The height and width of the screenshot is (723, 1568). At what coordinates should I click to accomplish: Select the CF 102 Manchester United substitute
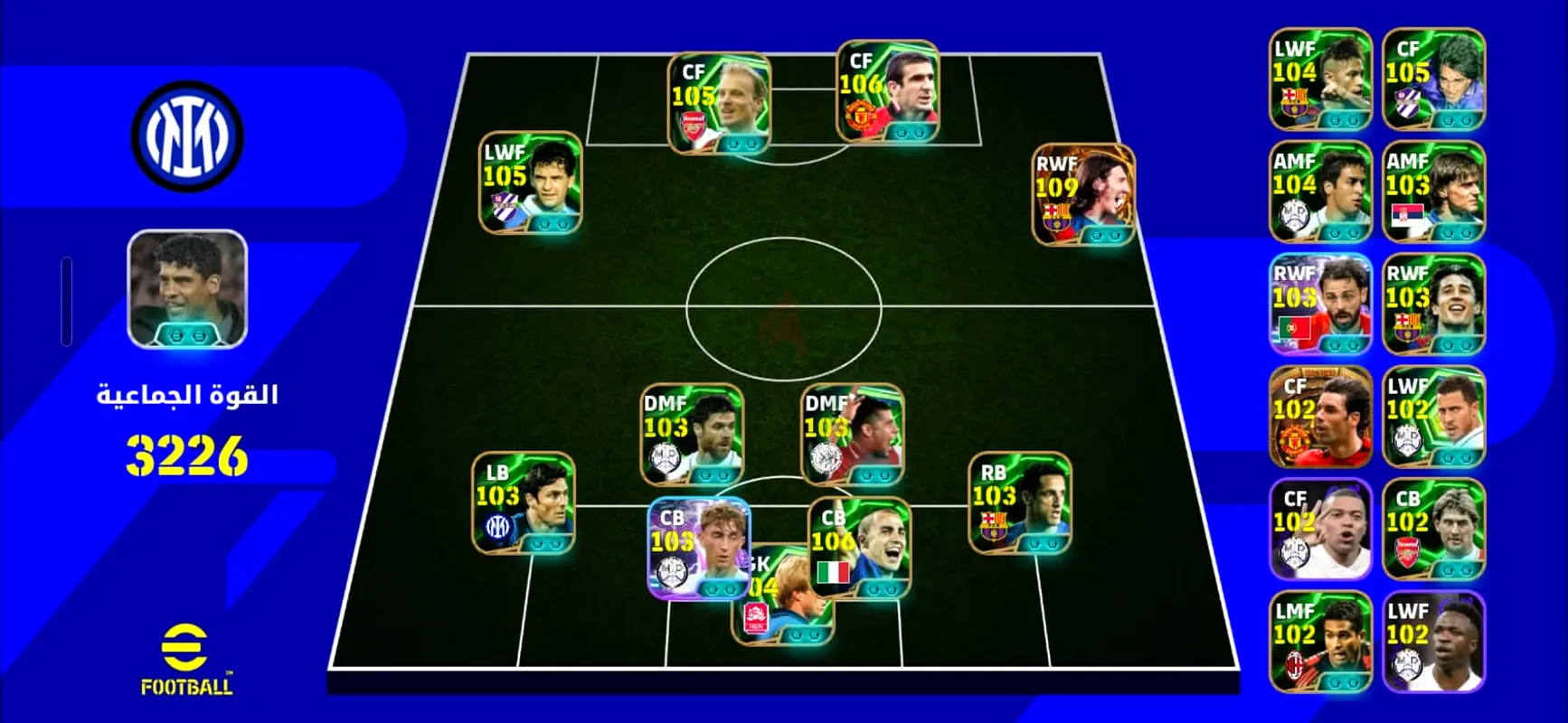(1319, 417)
